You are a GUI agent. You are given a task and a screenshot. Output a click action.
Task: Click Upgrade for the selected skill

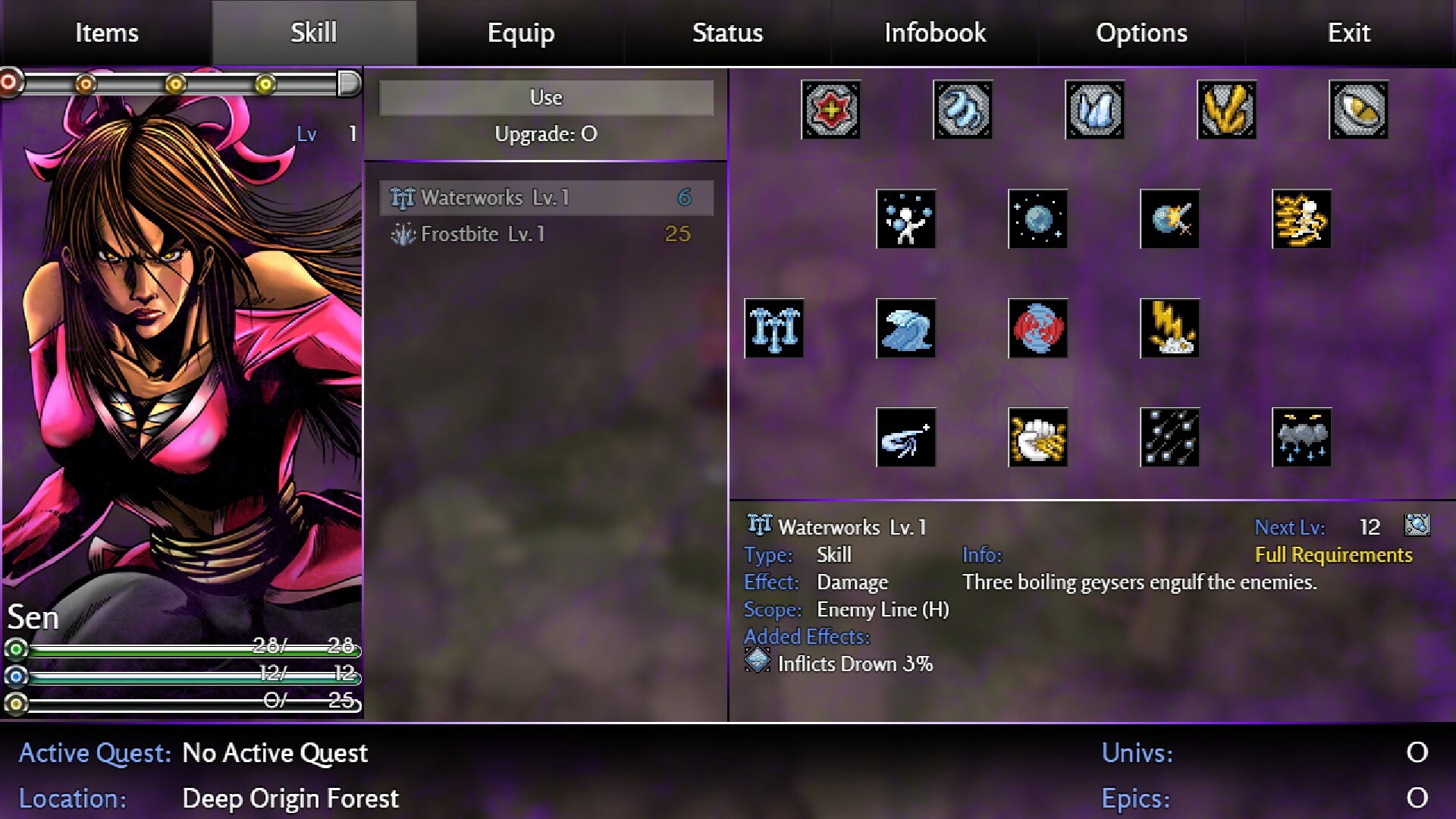click(x=546, y=133)
